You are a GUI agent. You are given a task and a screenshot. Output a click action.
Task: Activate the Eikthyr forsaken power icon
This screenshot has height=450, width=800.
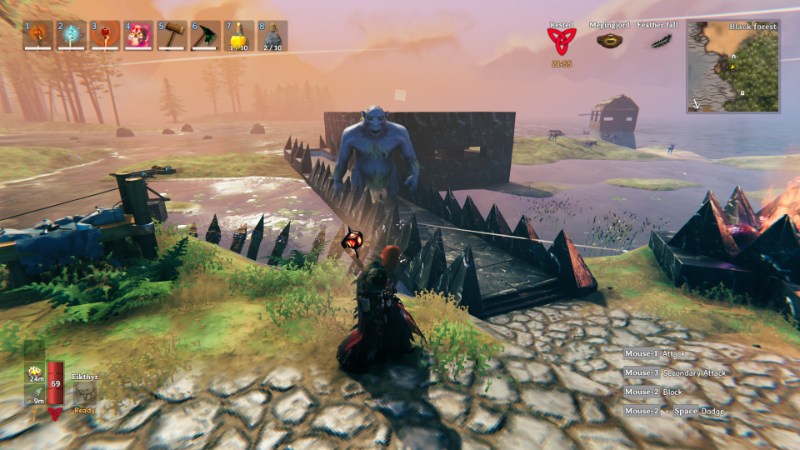click(85, 395)
